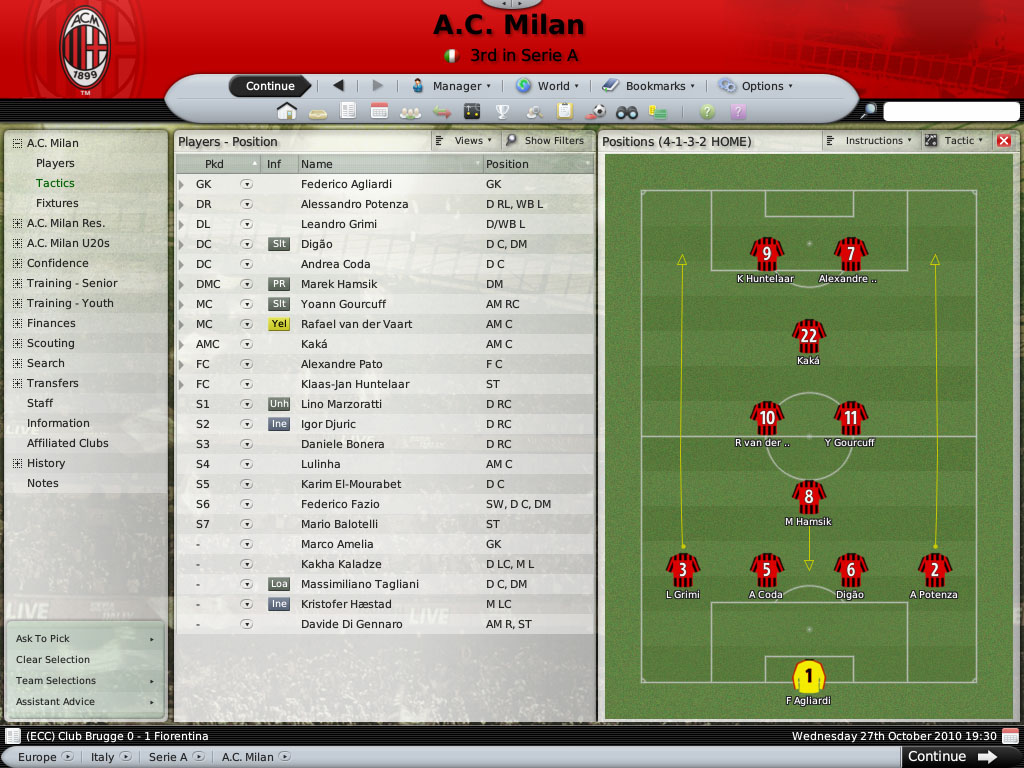Screen dimensions: 1024x768
Task: Open Fixtures in the sidebar
Action: 57,203
